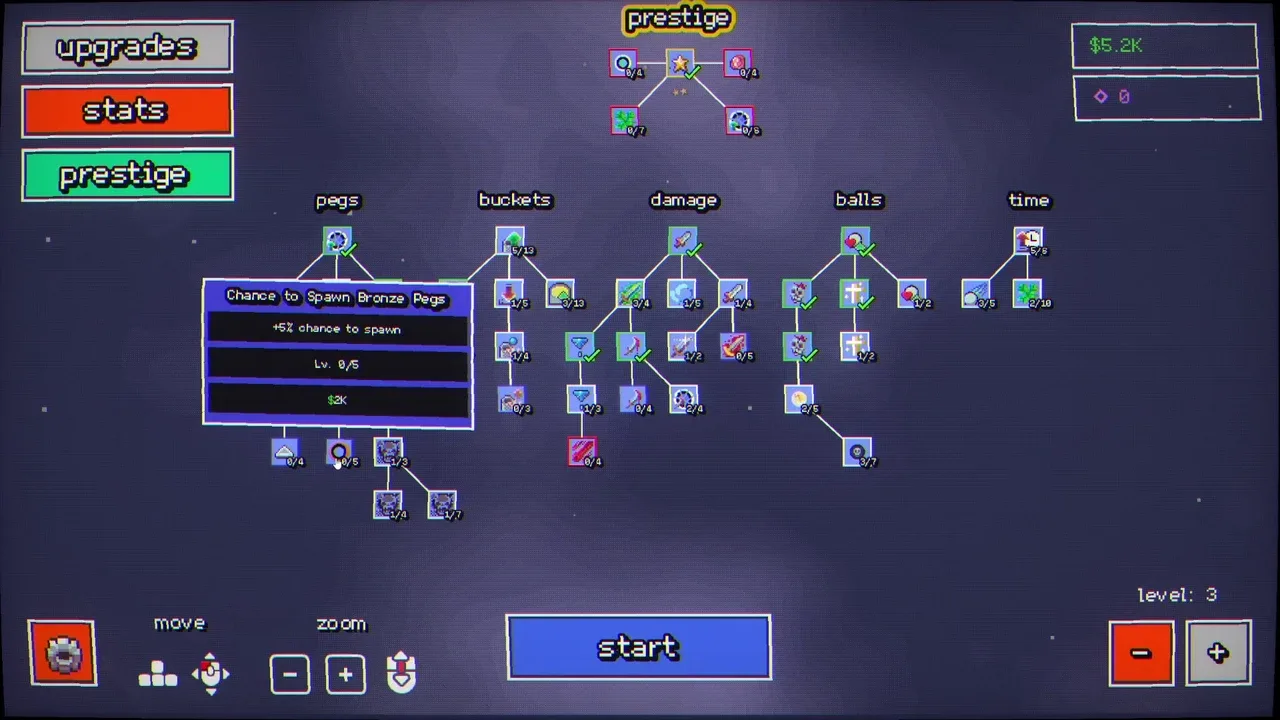Screen dimensions: 1280x720
Task: Select the green clover node under time
Action: (1027, 293)
